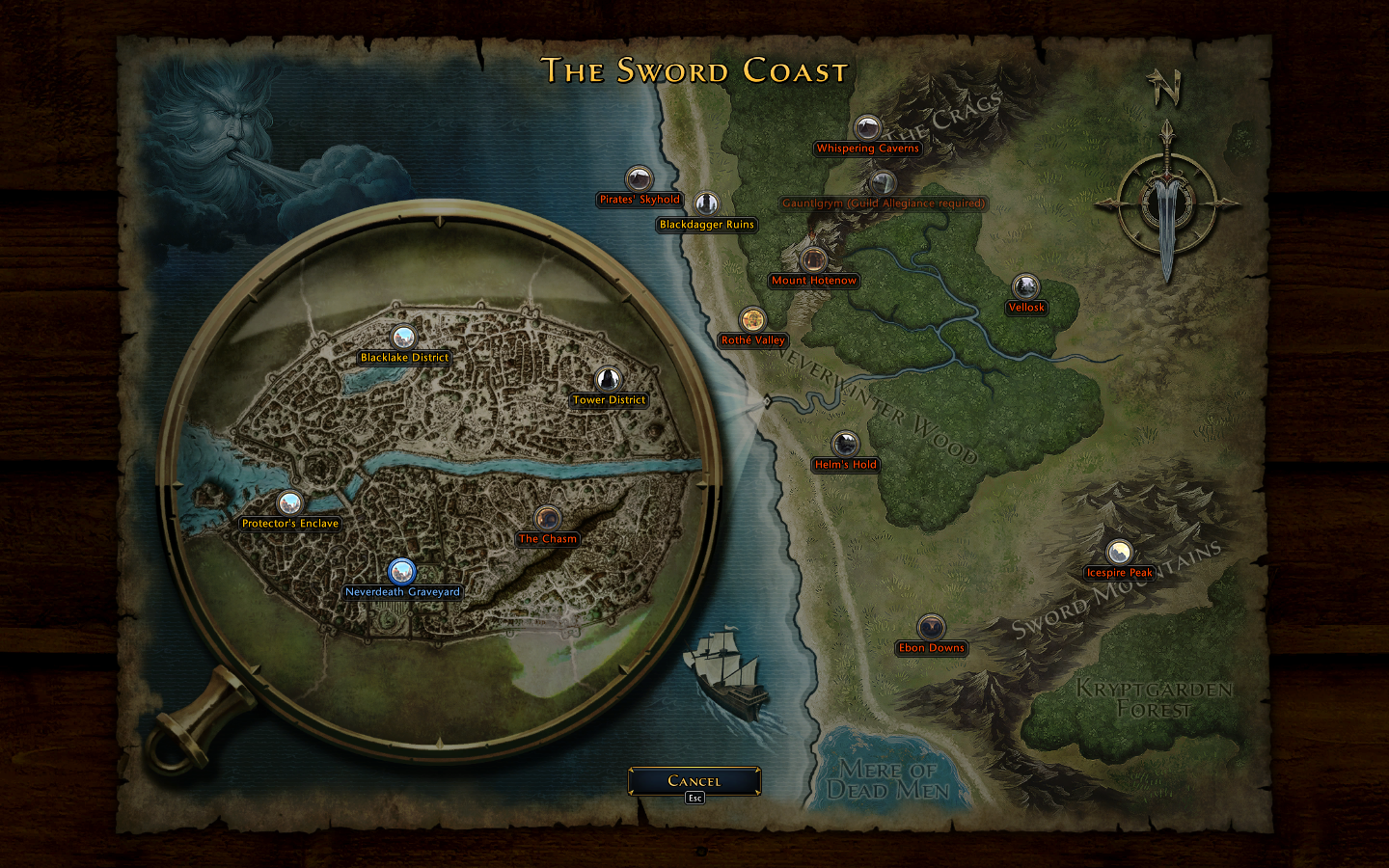1389x868 pixels.
Task: Open the highlighted Neverdeath Graveyard marker
Action: coord(401,572)
